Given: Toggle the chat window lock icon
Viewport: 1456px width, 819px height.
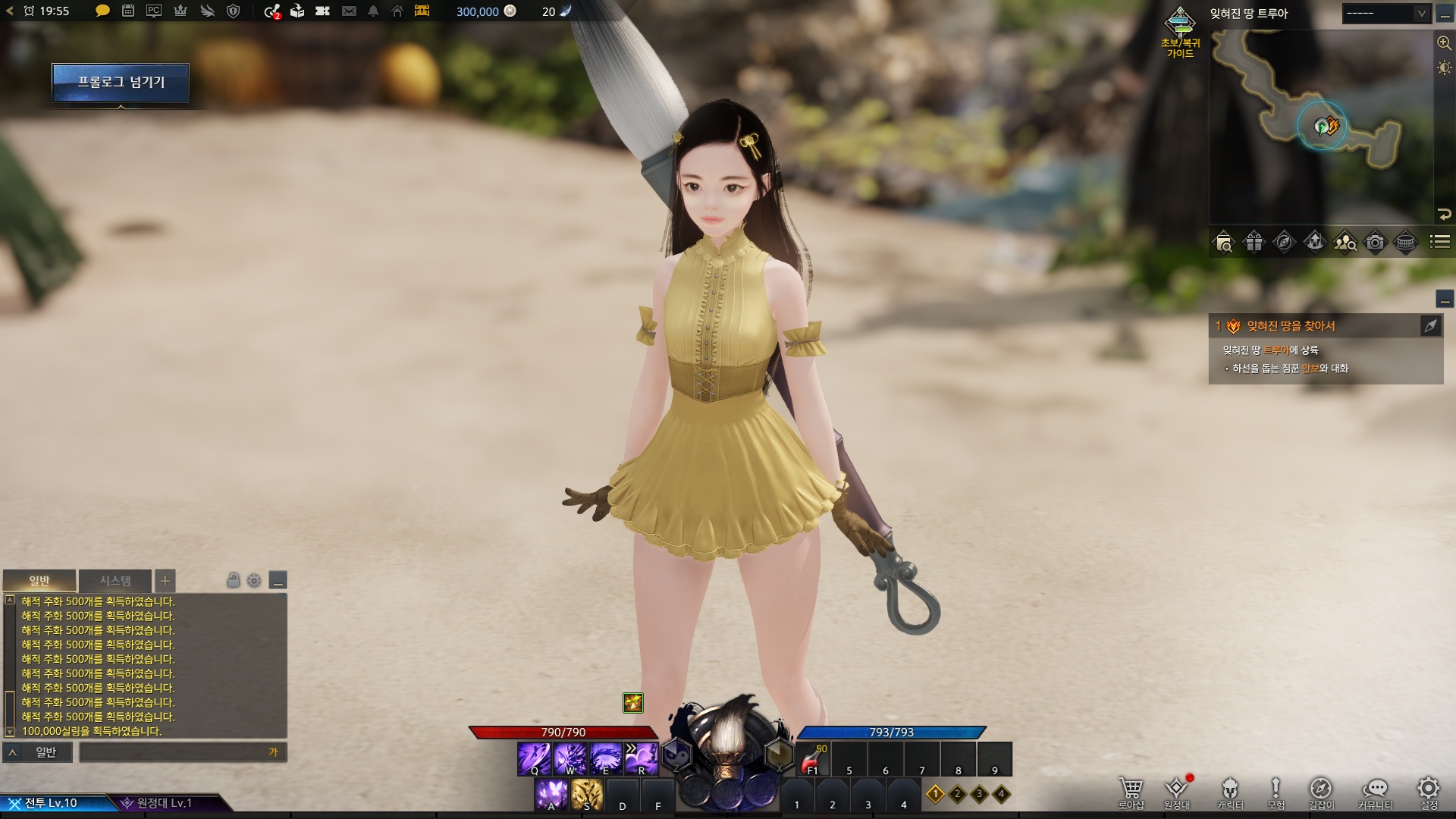Looking at the screenshot, I should (234, 581).
